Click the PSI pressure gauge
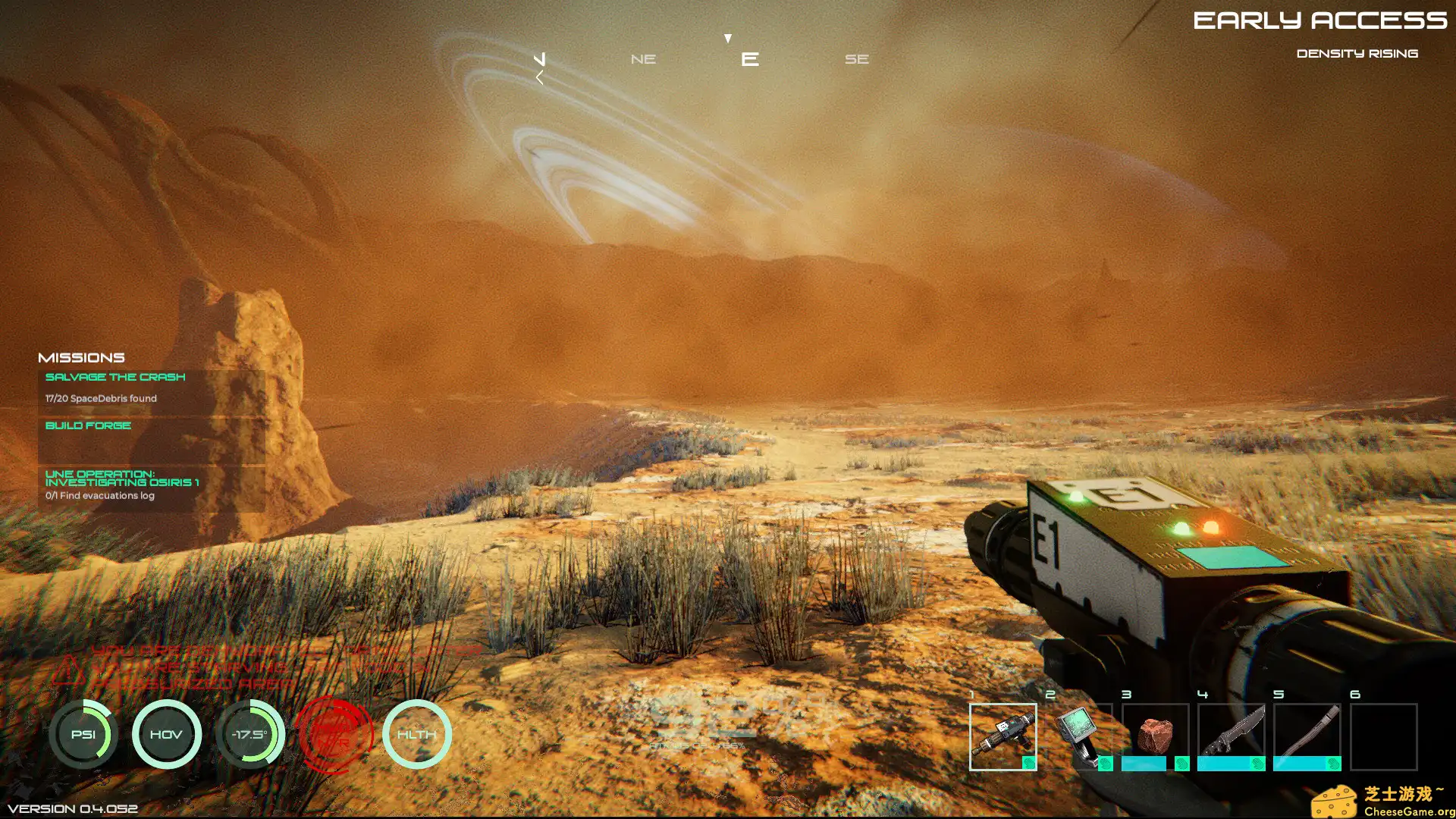This screenshot has height=819, width=1456. point(83,734)
